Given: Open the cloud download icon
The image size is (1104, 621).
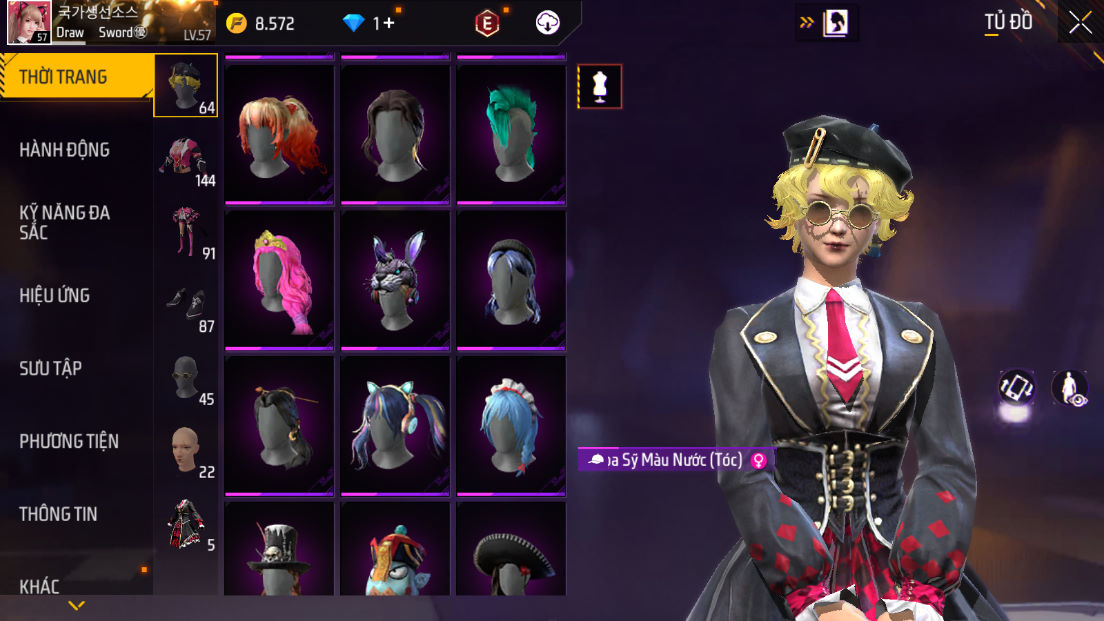Looking at the screenshot, I should 548,23.
